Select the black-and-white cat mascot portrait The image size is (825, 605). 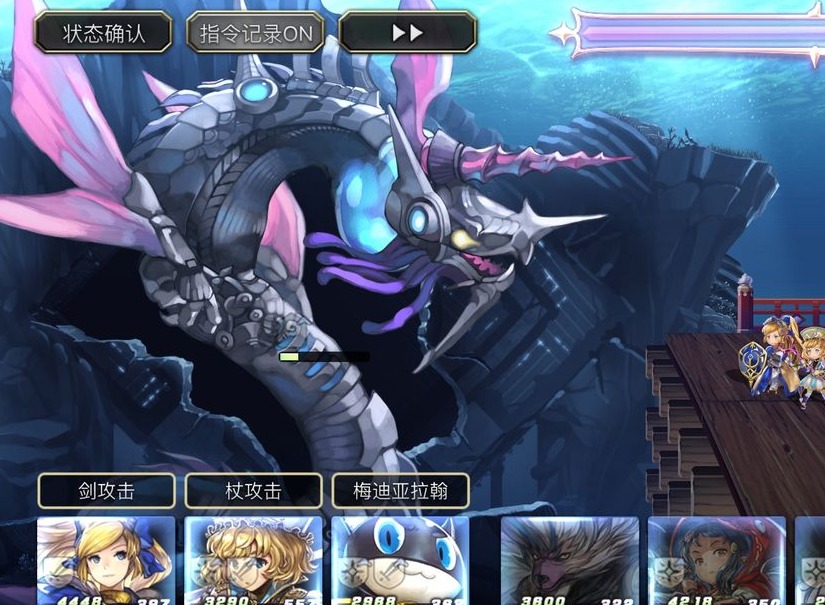coord(400,560)
